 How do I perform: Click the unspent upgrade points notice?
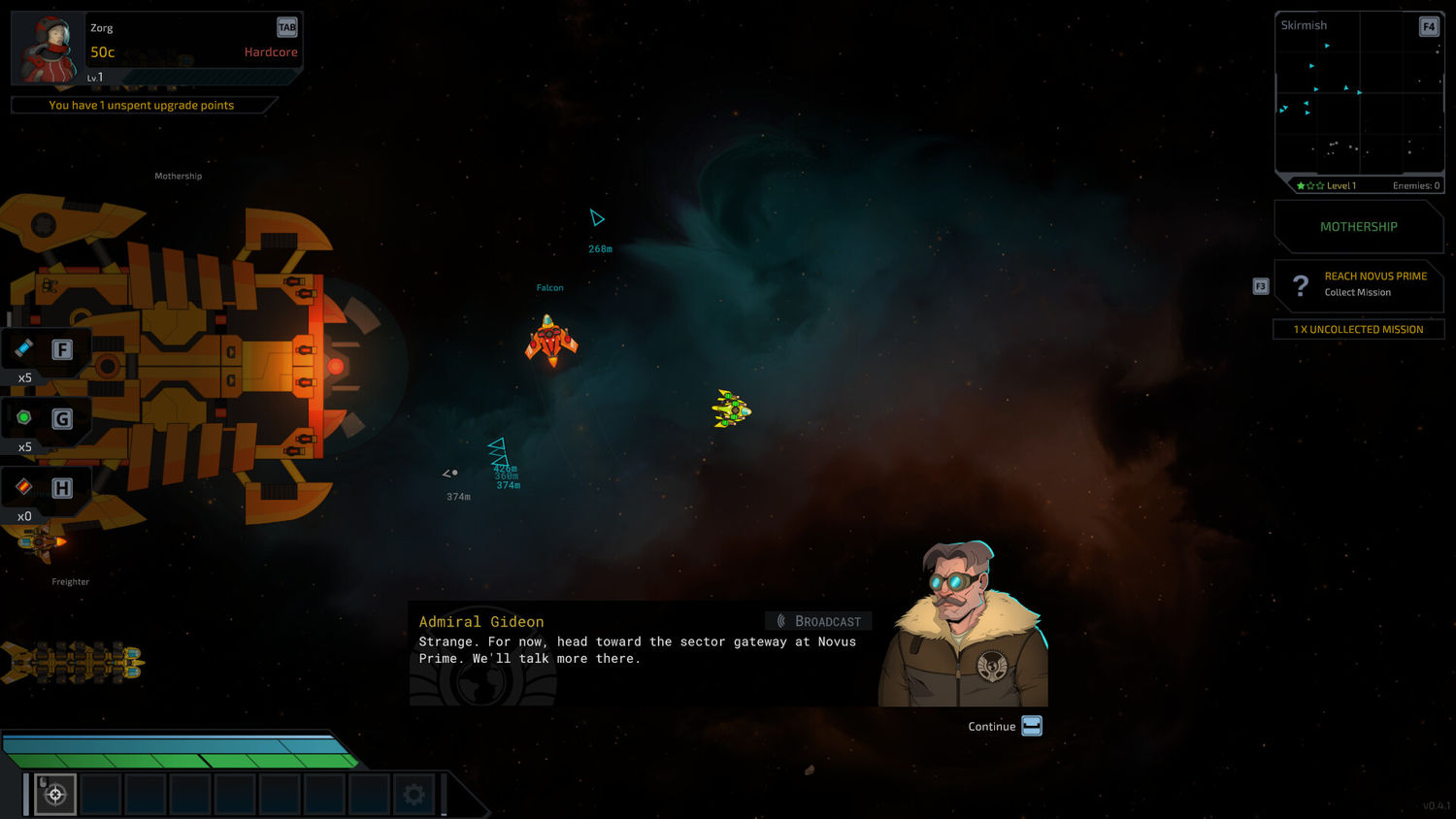142,105
